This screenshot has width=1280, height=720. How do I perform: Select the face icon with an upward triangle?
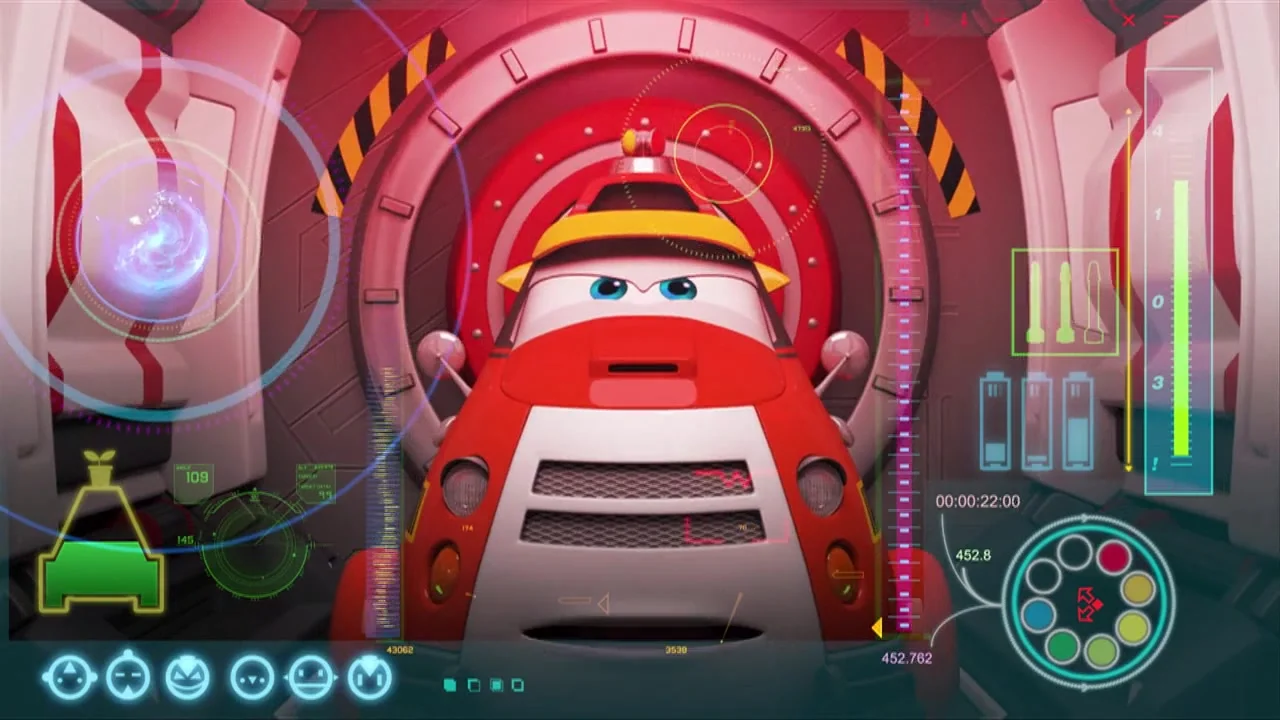point(68,679)
